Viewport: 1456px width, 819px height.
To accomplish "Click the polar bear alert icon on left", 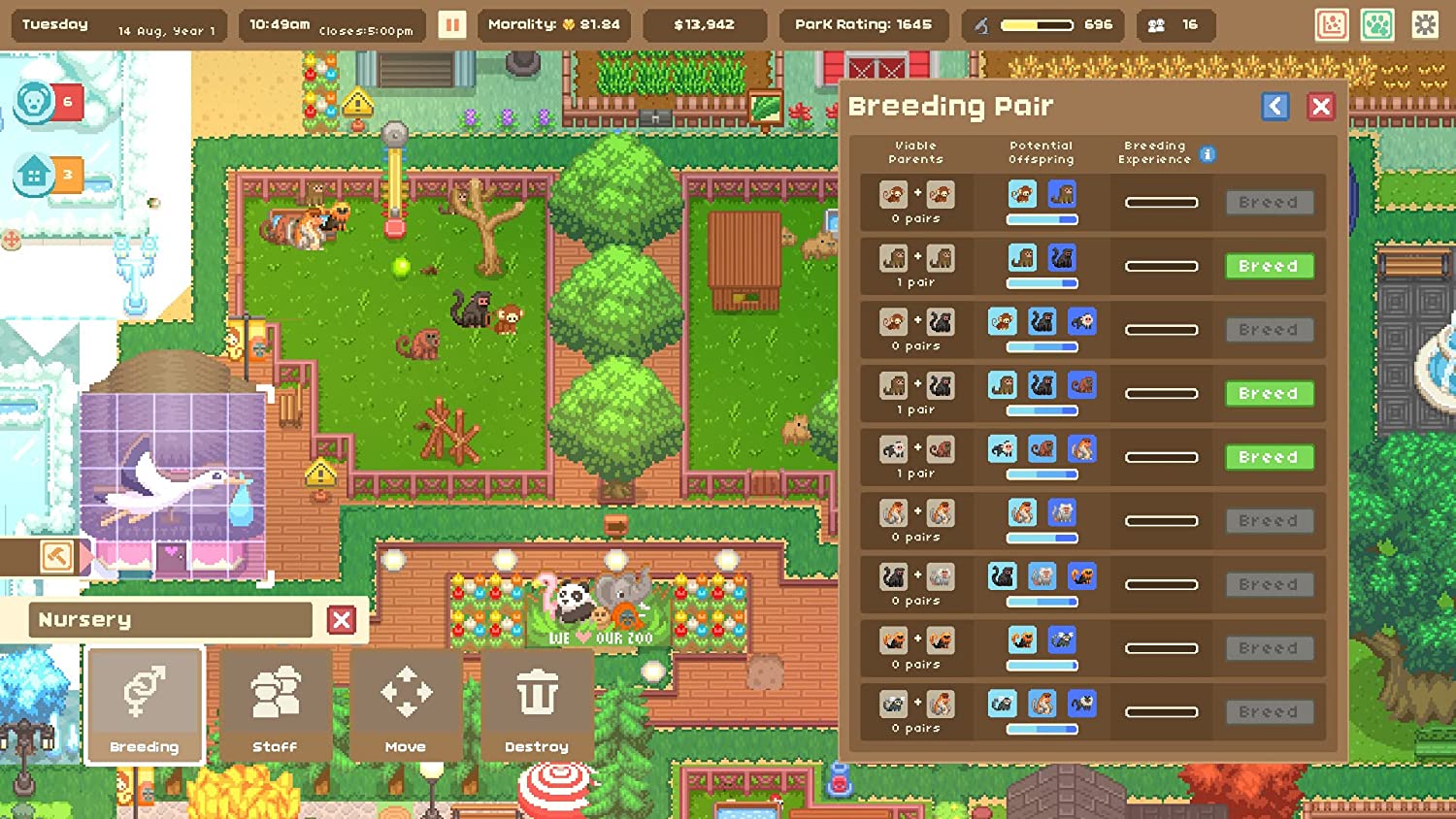I will pyautogui.click(x=36, y=102).
